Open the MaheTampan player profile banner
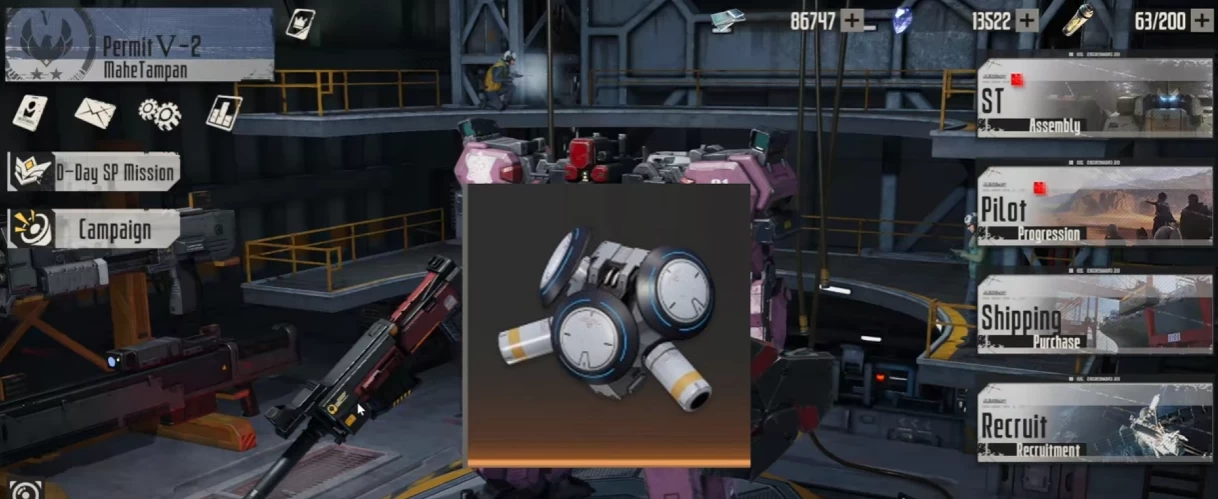The image size is (1218, 499). [139, 45]
